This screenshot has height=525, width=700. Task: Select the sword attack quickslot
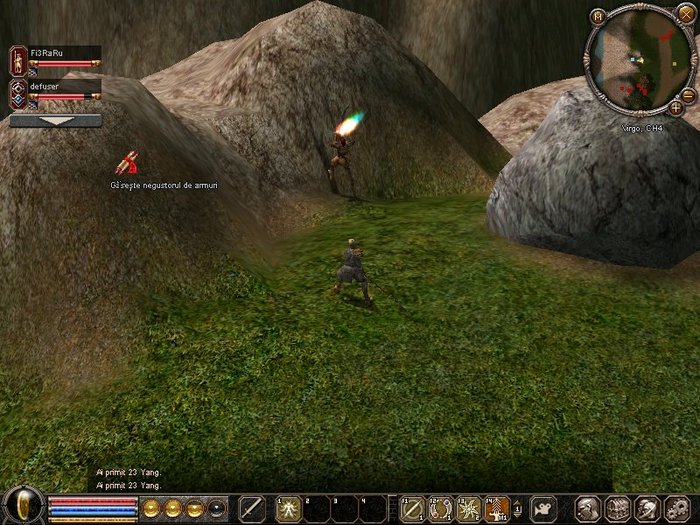(x=252, y=507)
